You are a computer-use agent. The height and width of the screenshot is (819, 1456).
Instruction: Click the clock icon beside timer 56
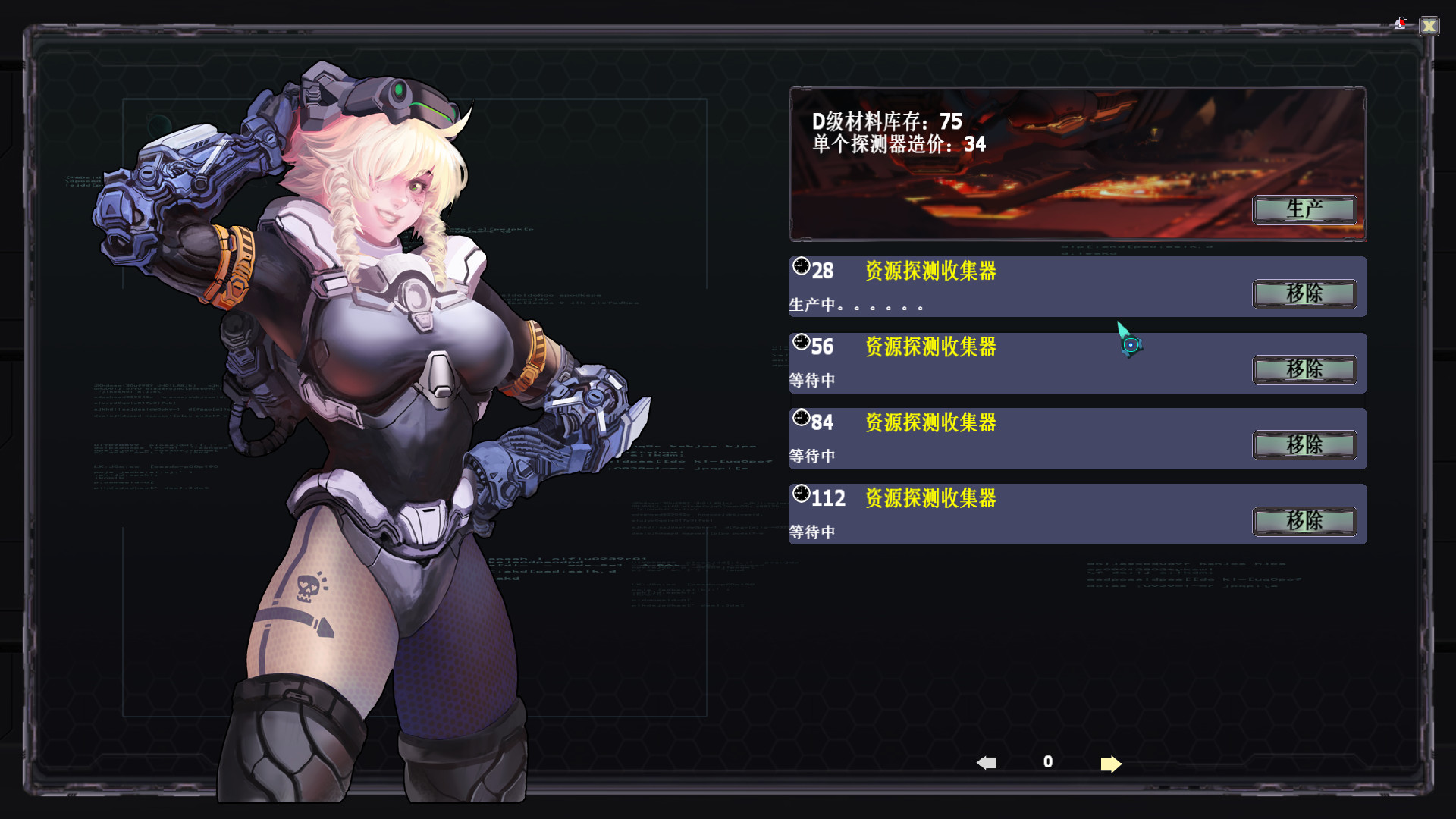click(802, 343)
